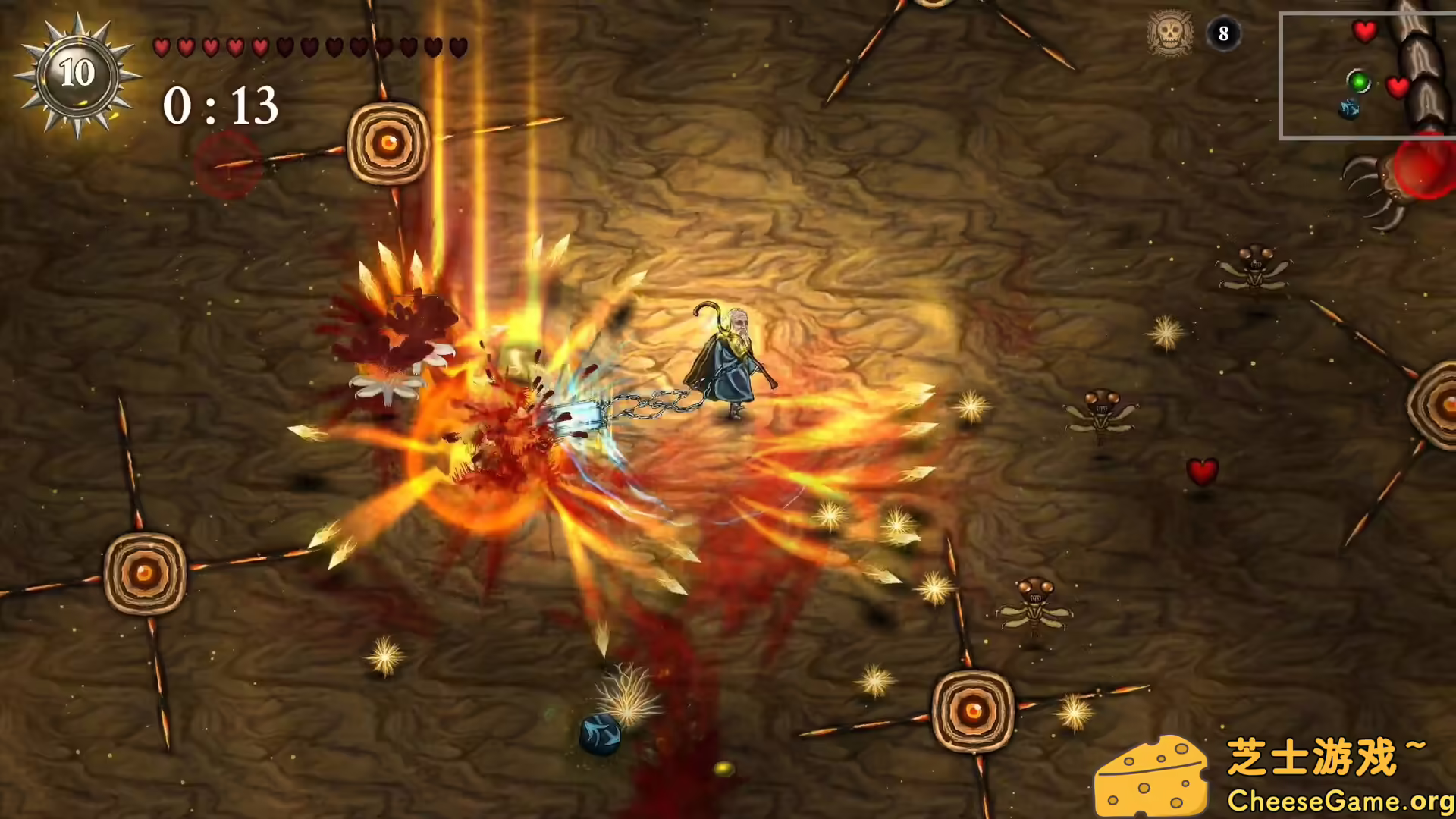Click the heart marker beside the scorpion tail

coord(1398,85)
